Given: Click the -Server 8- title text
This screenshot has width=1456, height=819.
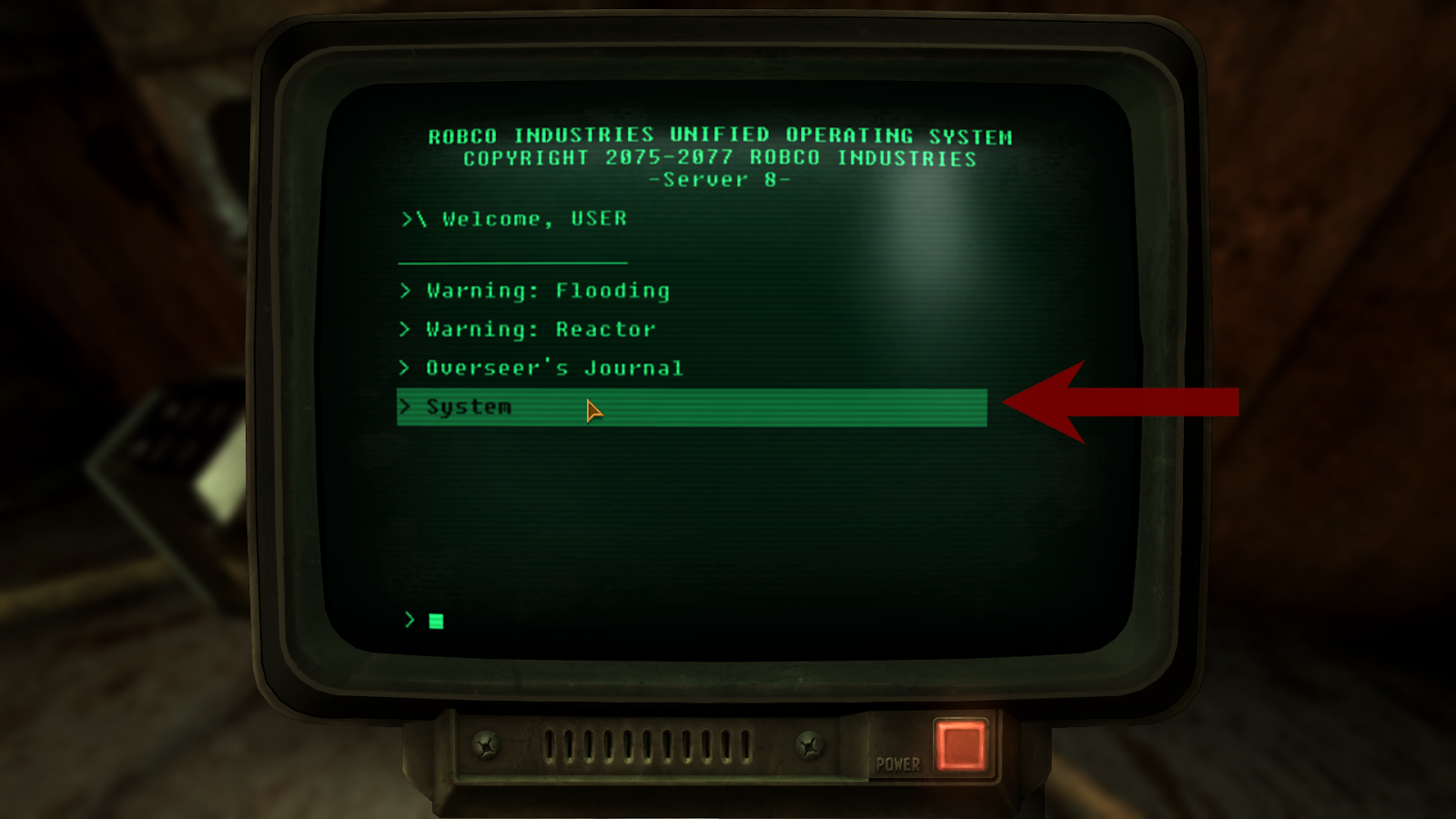Looking at the screenshot, I should click(x=719, y=178).
